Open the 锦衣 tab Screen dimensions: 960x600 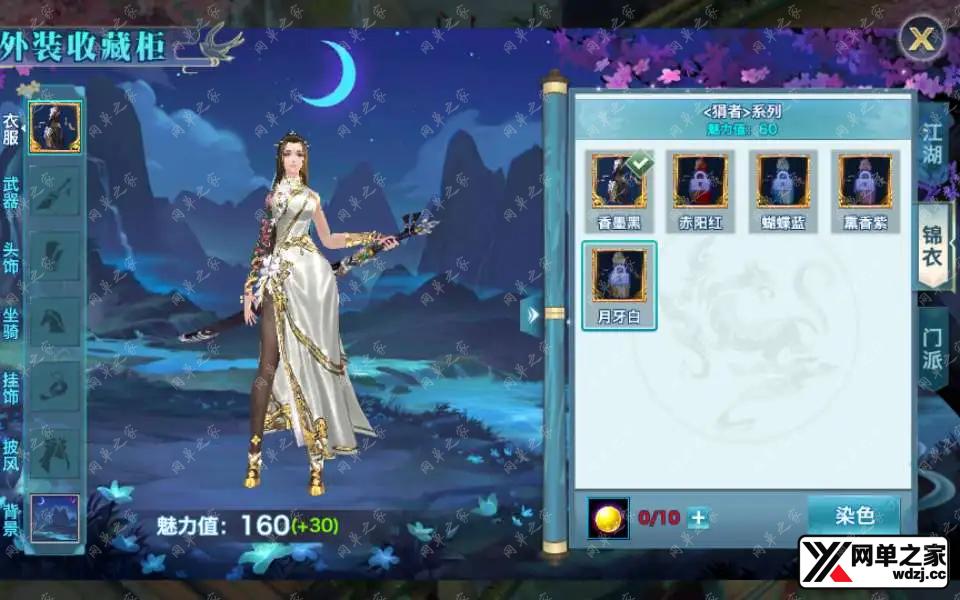(x=932, y=246)
